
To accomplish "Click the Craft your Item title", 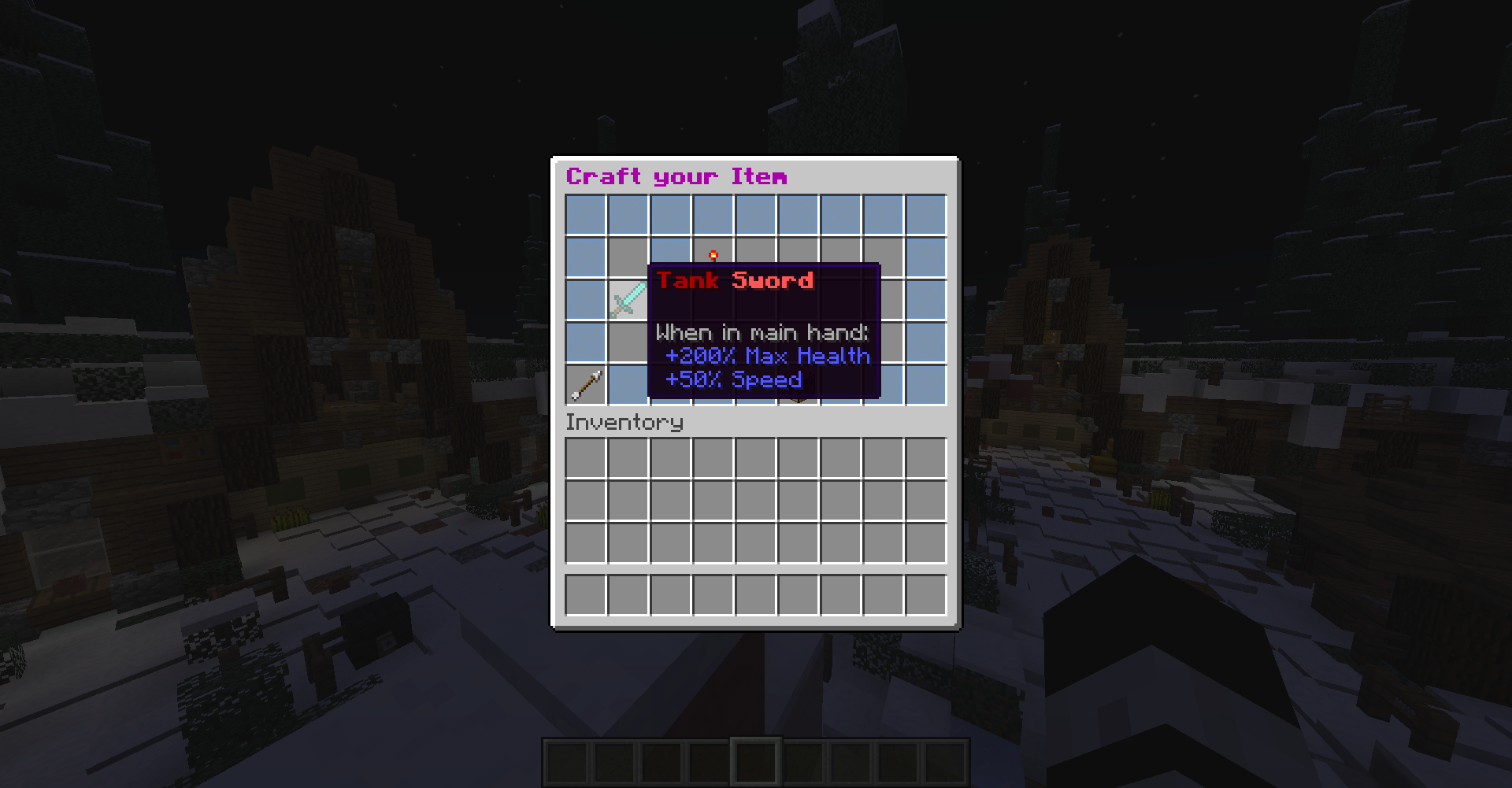I will click(x=677, y=176).
